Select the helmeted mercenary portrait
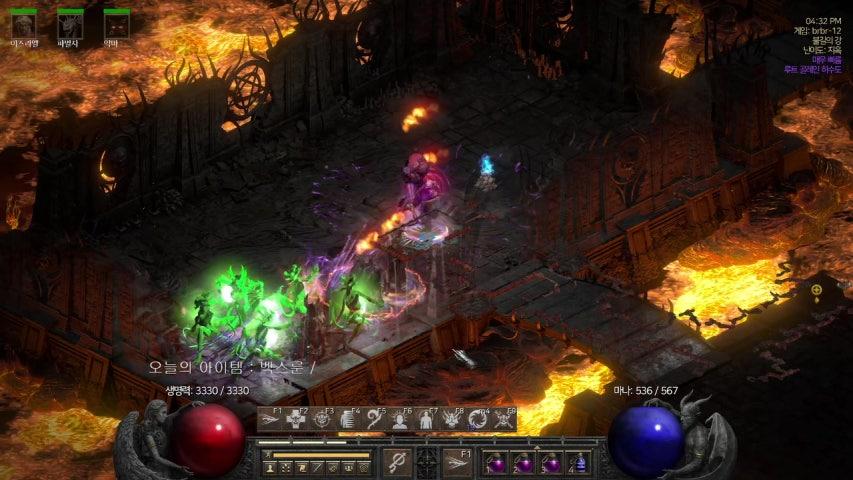853x480 pixels. tap(23, 26)
